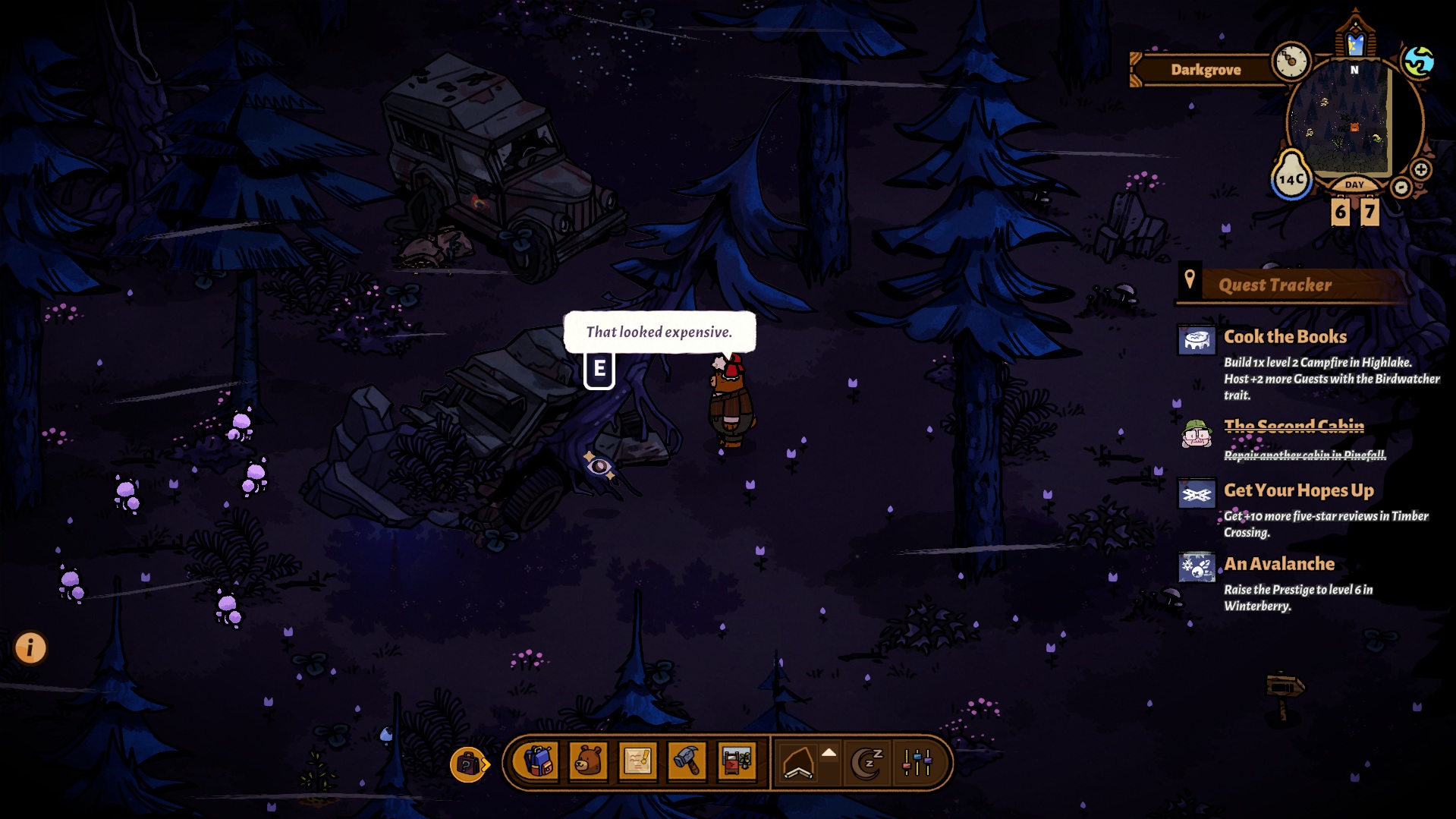Click the Quest Tracker header
The width and height of the screenshot is (1456, 819).
tap(1275, 285)
